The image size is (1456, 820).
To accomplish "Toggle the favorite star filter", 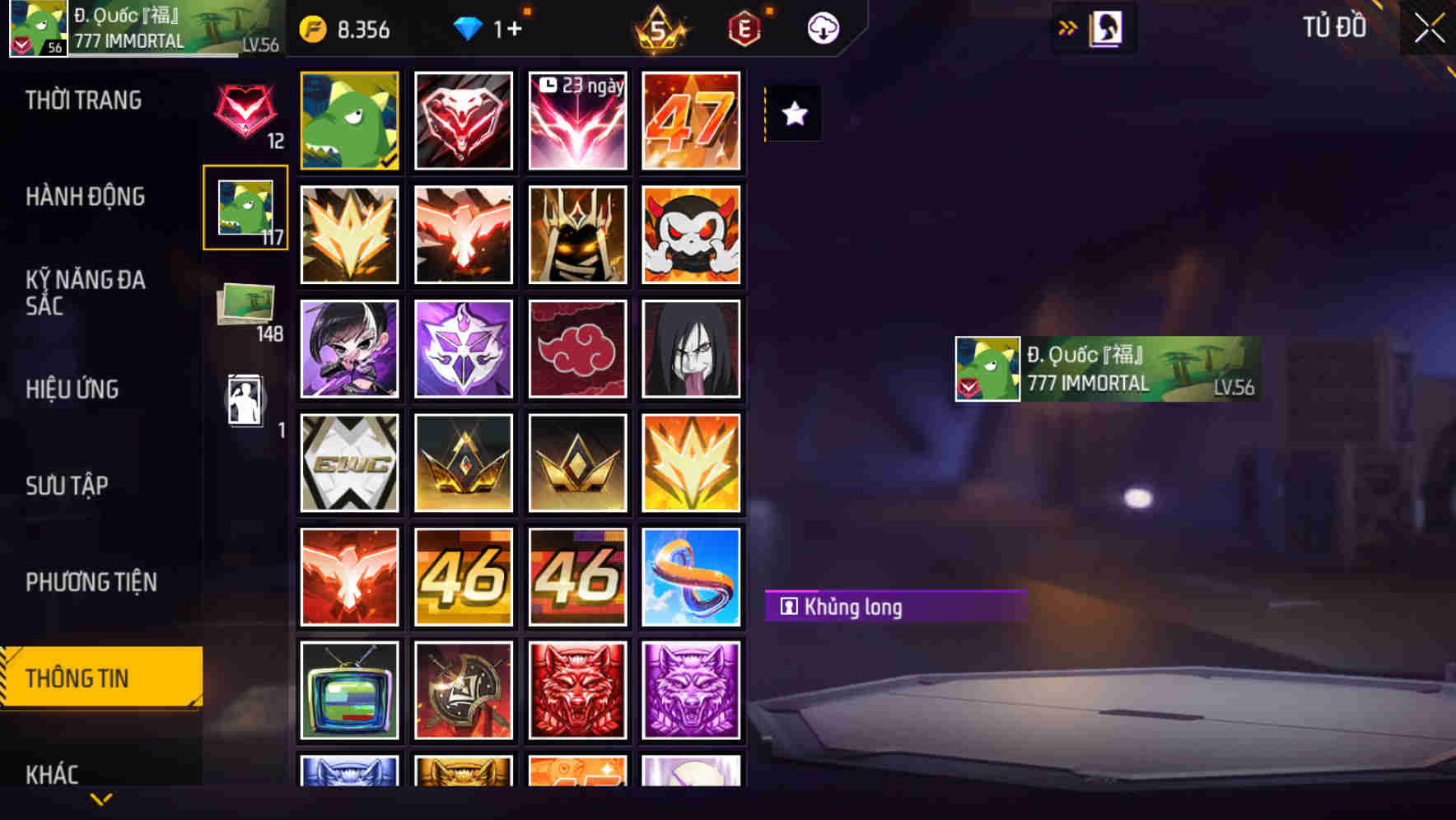I will click(x=793, y=114).
